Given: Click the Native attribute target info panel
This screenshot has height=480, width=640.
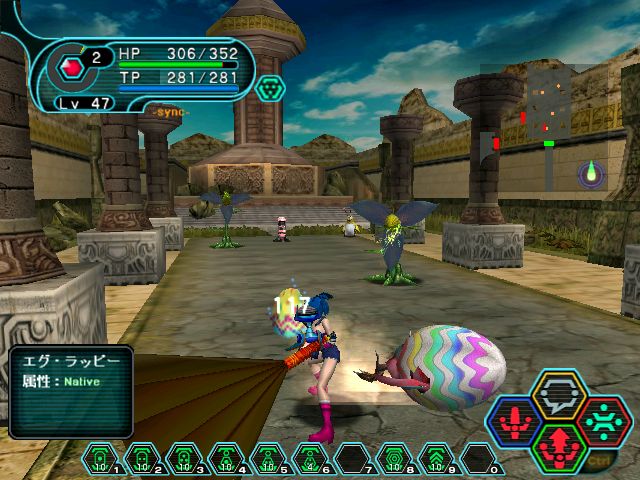Looking at the screenshot, I should pos(71,390).
